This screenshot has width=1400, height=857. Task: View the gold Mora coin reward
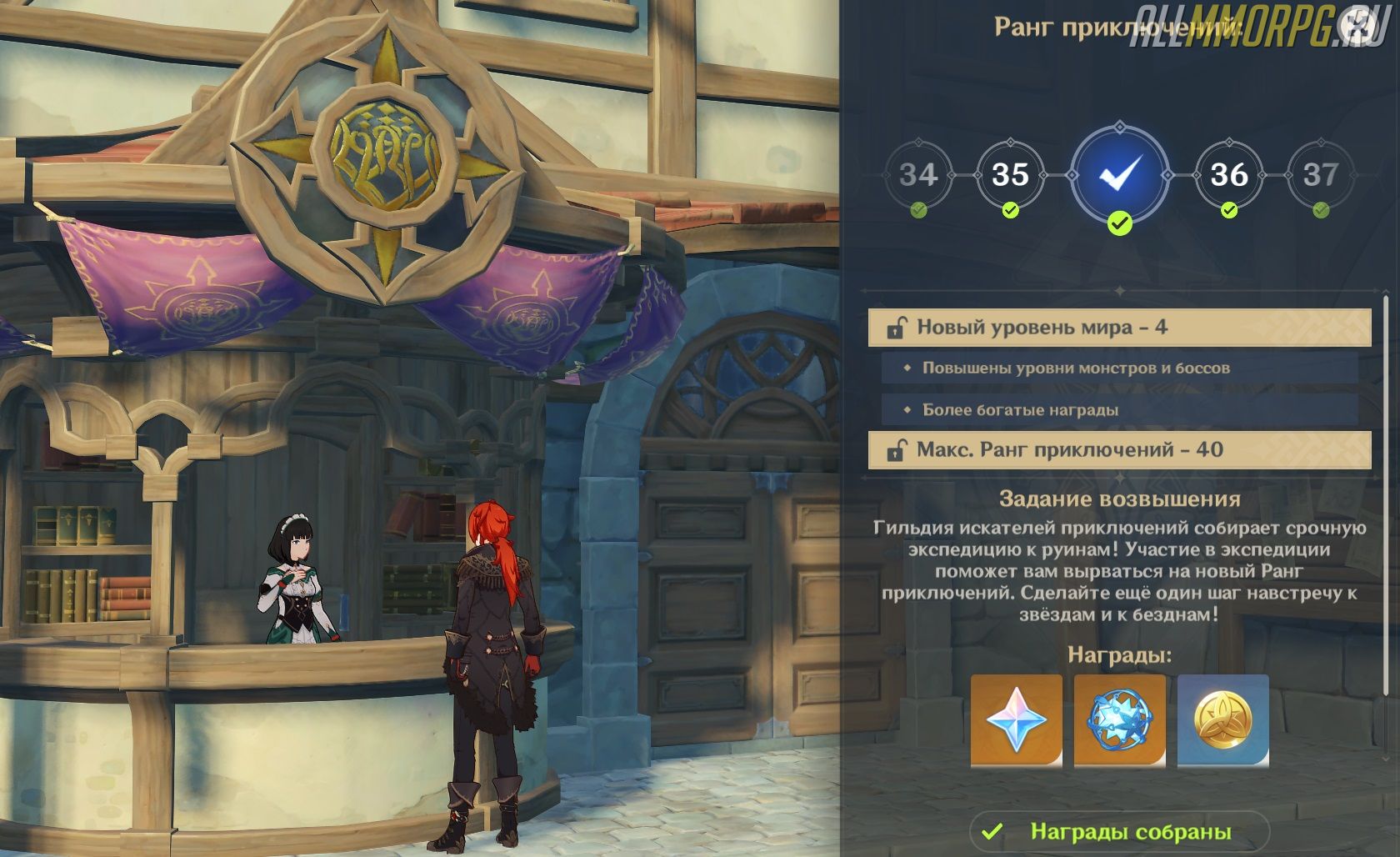click(x=1222, y=720)
